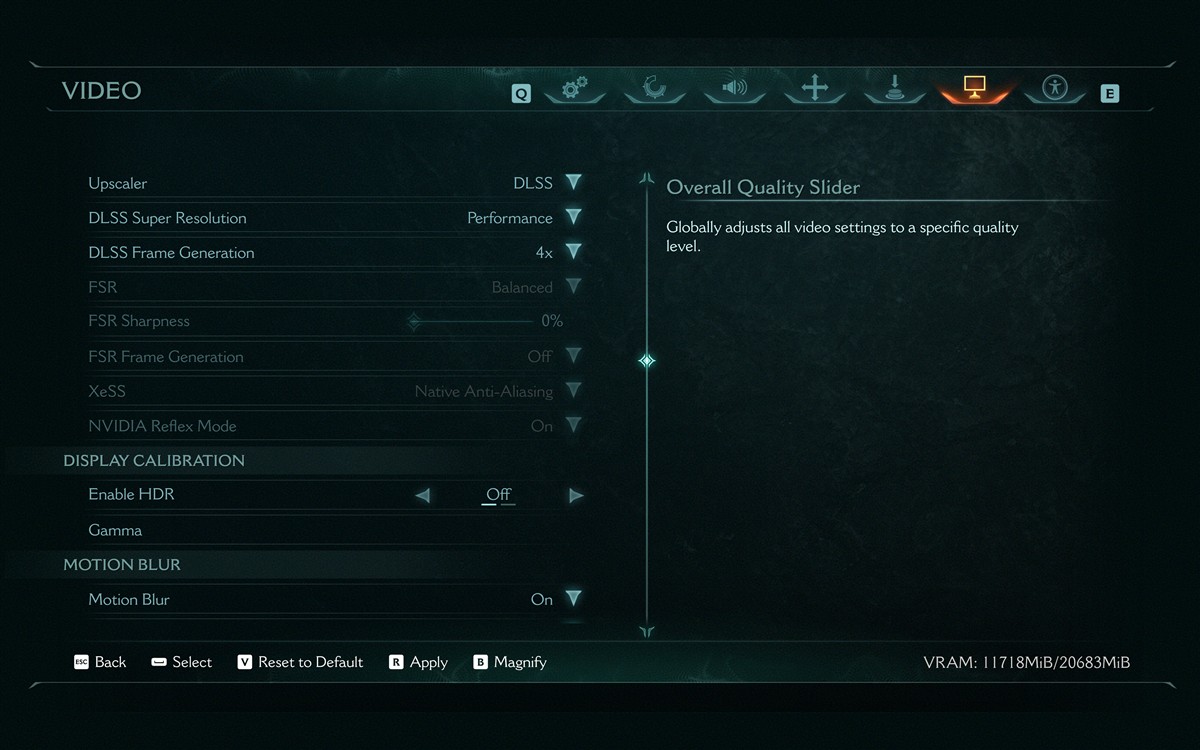The height and width of the screenshot is (750, 1200).
Task: Activate the Magnify option
Action: click(x=510, y=662)
